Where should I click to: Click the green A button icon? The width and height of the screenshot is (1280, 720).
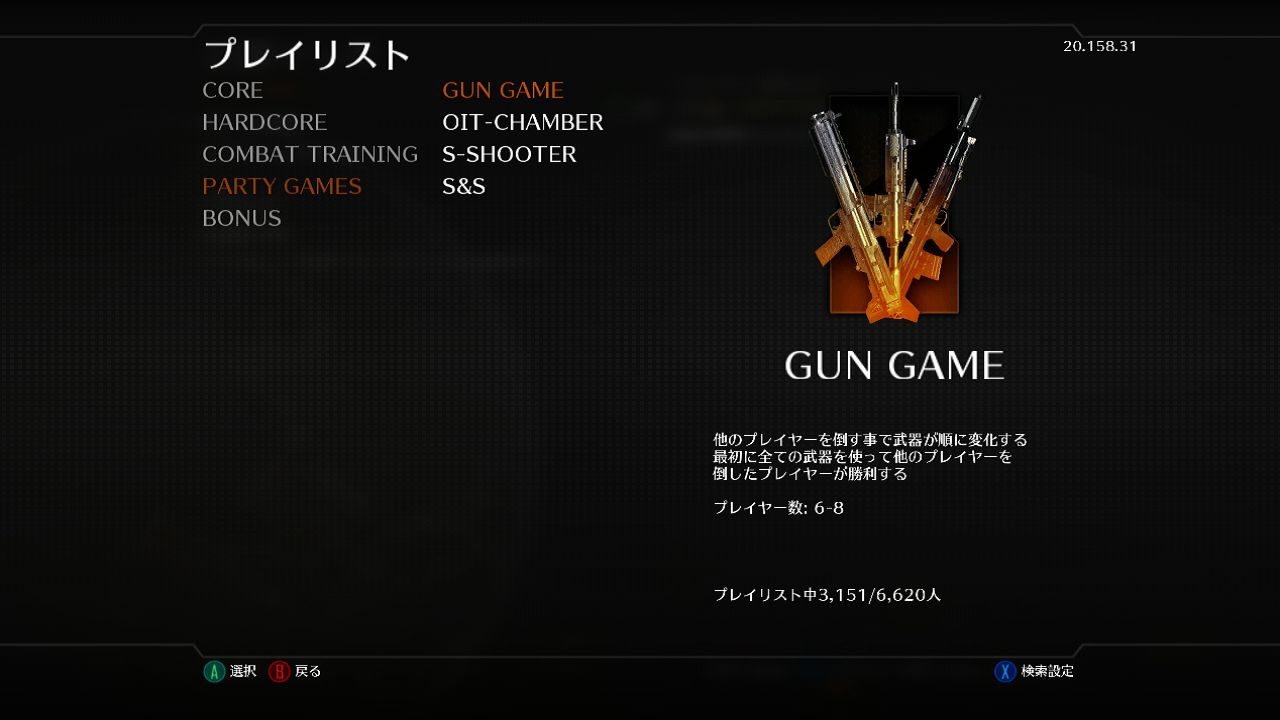pyautogui.click(x=214, y=671)
